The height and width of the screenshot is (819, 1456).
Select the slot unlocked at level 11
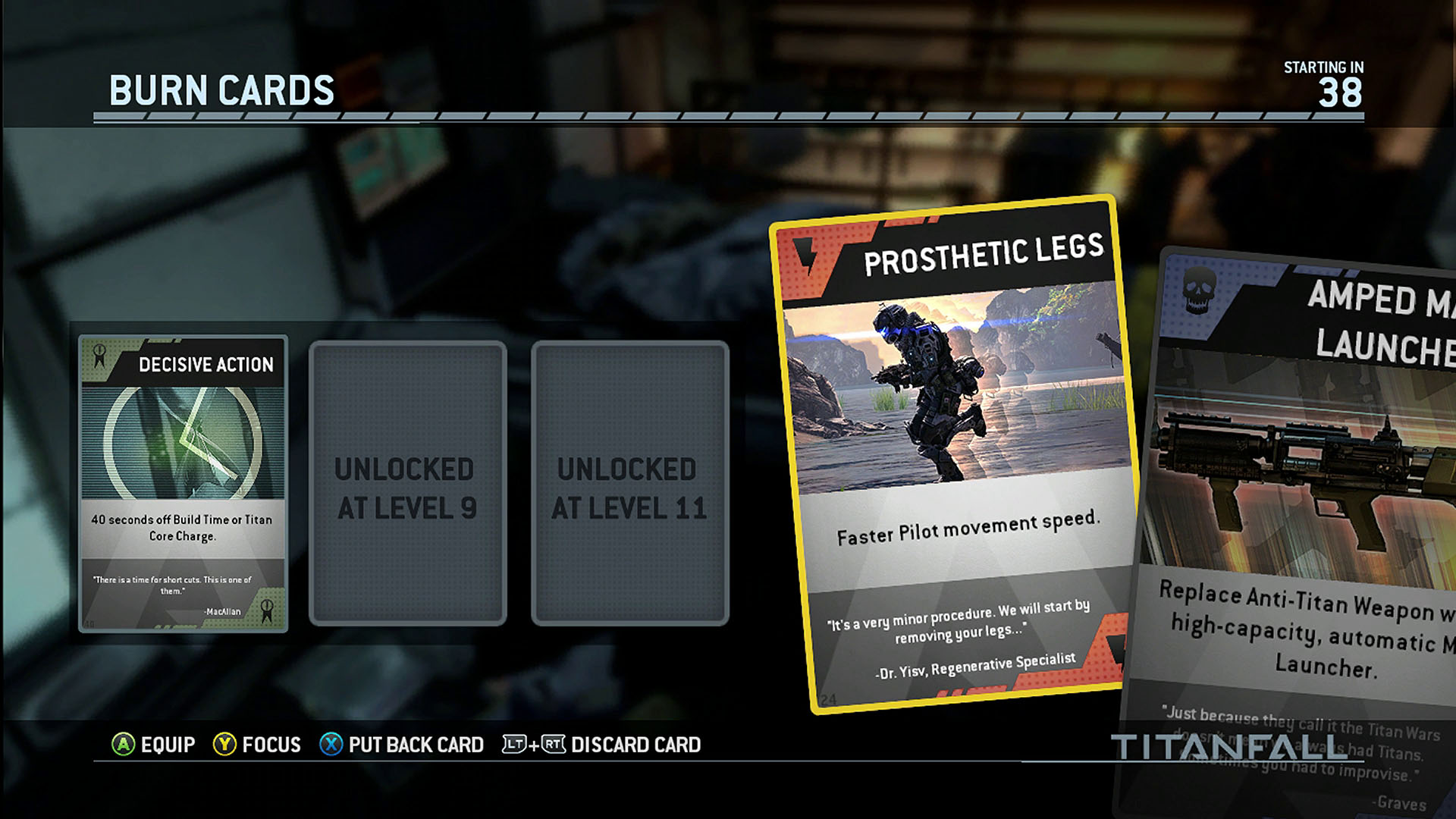629,484
